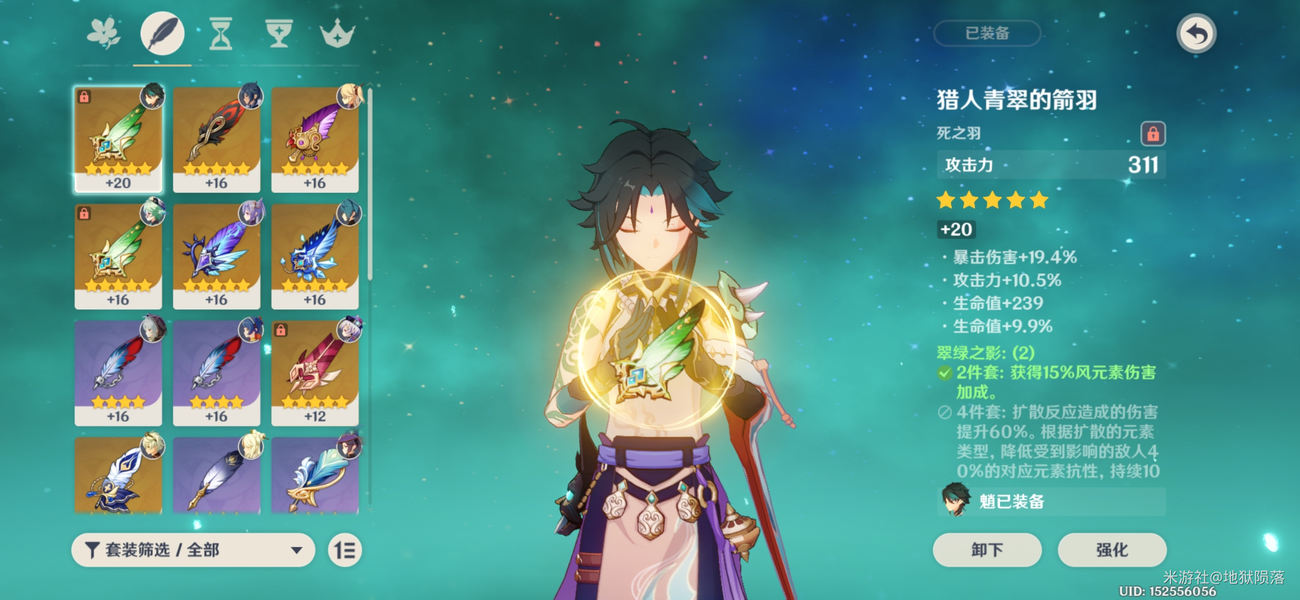Unequip the artifact with 卸下

(x=987, y=550)
